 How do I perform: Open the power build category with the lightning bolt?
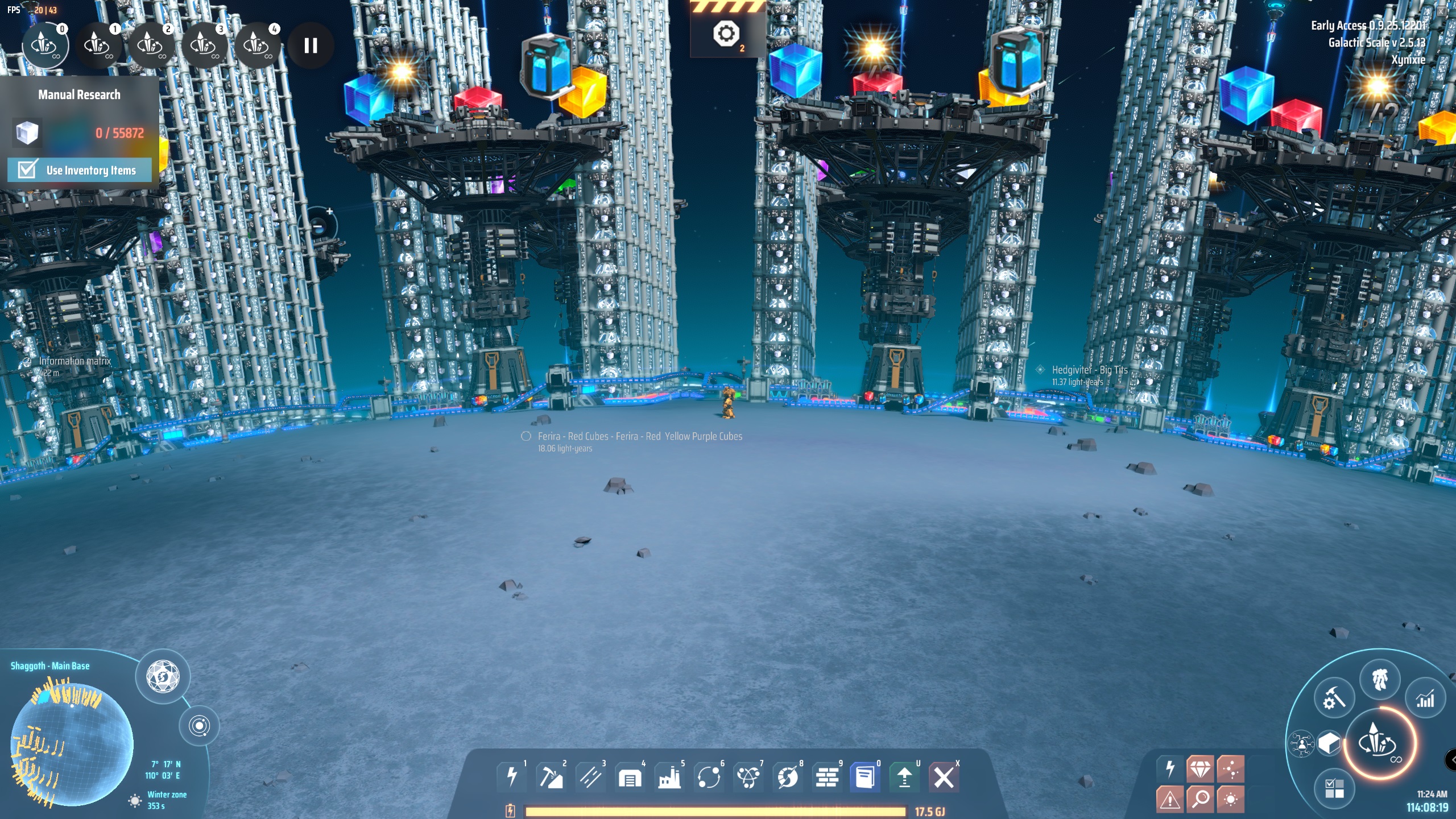512,776
